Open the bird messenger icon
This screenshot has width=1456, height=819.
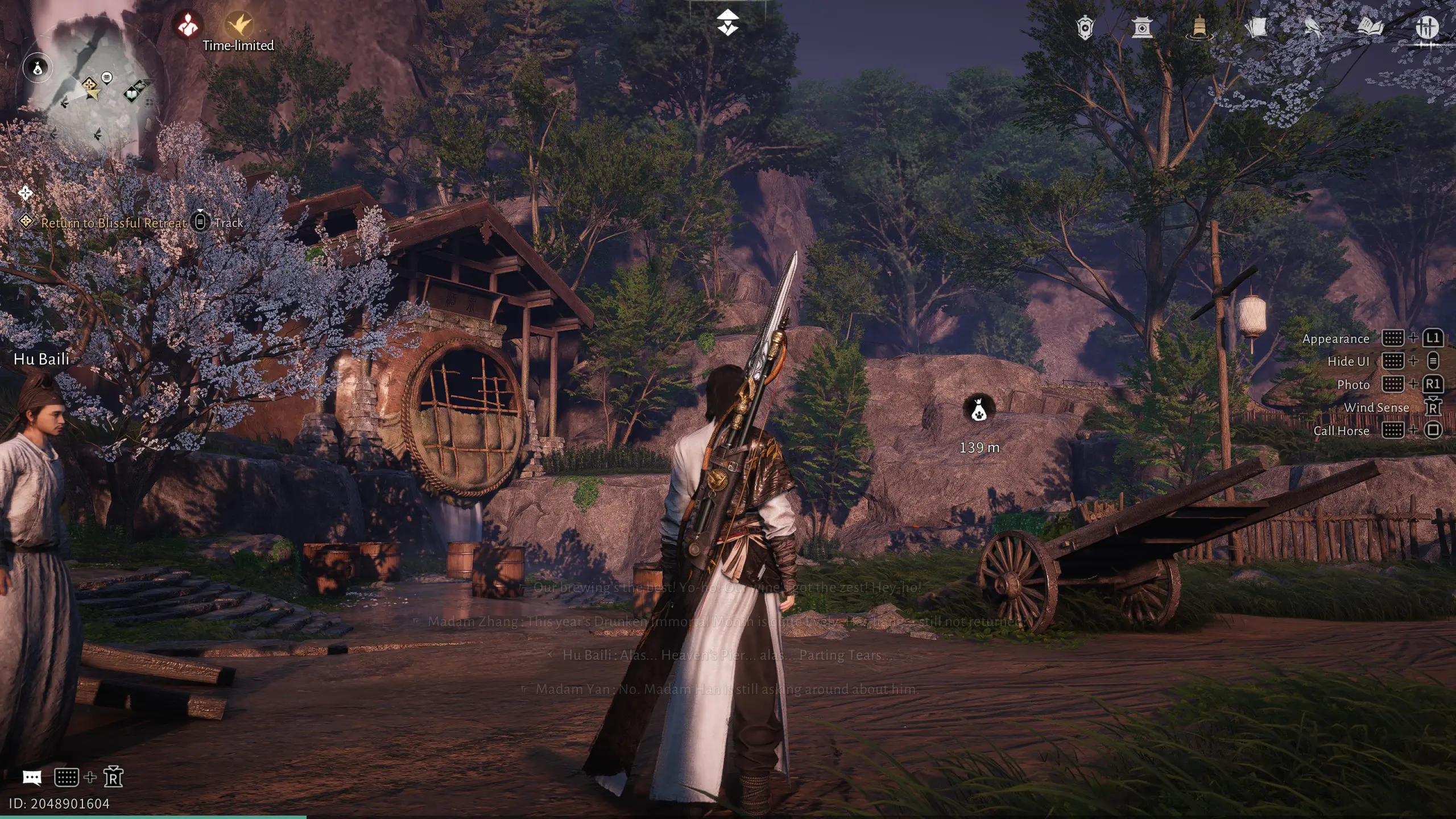coord(1313,27)
